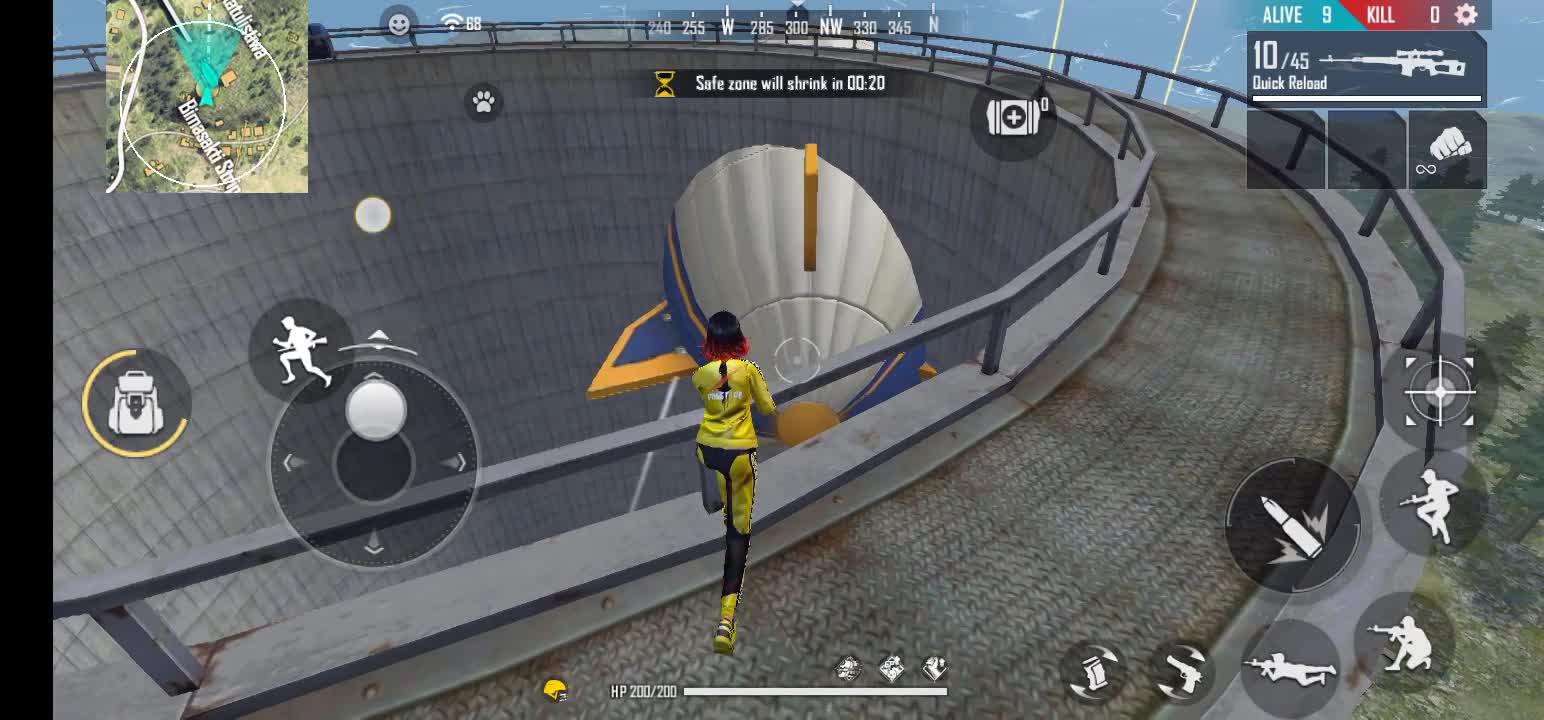Open the settings gear menu
This screenshot has width=1544, height=720.
(x=1466, y=14)
